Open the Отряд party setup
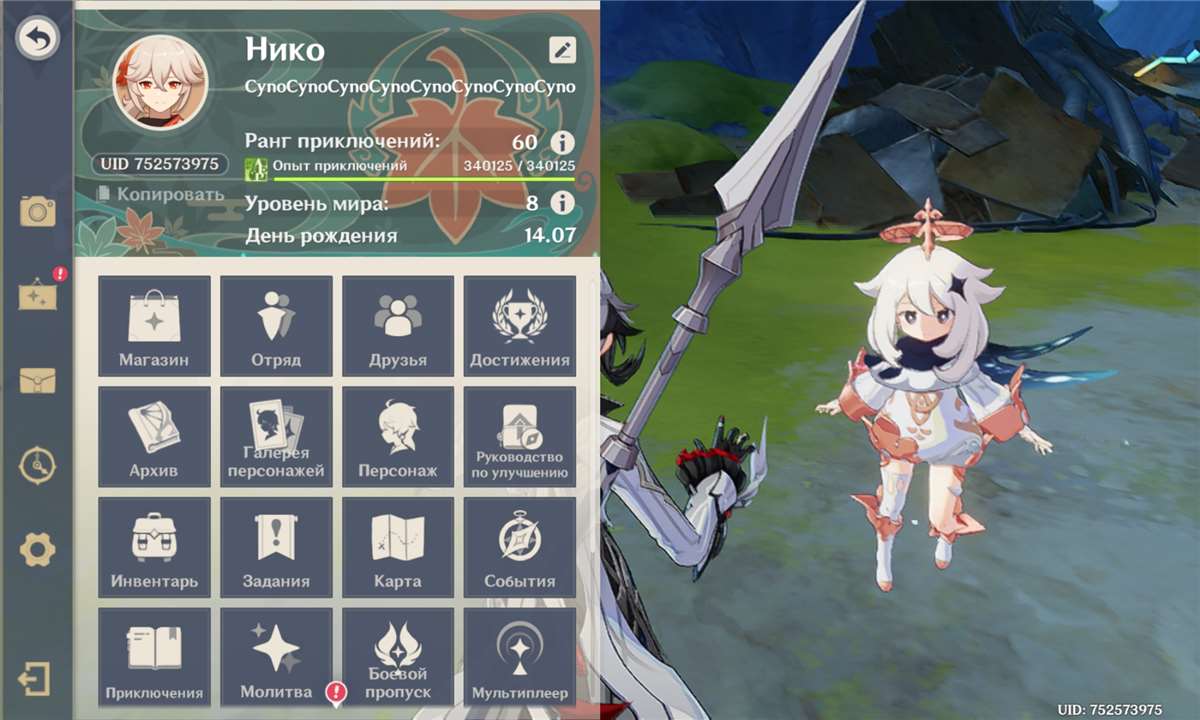 pos(276,326)
